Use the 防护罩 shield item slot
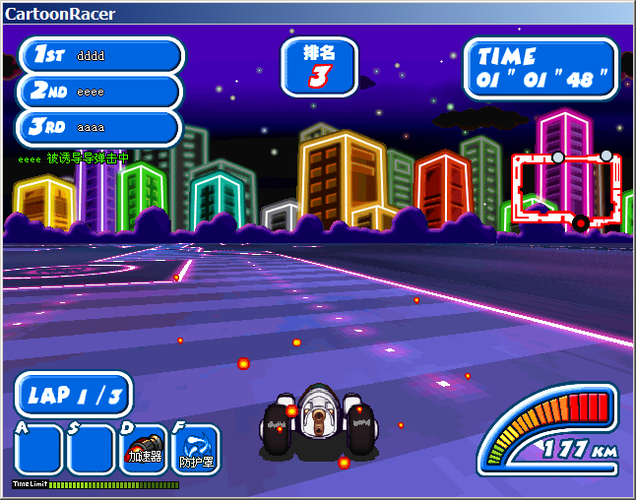This screenshot has height=500, width=636. 195,449
